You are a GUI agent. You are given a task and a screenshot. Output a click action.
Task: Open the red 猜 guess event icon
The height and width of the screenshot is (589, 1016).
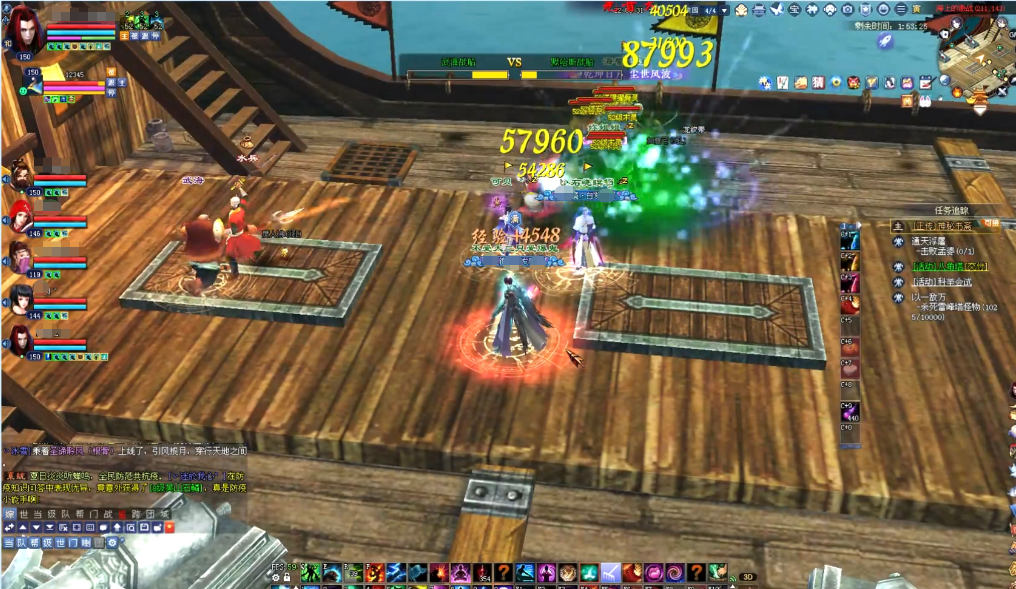click(x=818, y=82)
